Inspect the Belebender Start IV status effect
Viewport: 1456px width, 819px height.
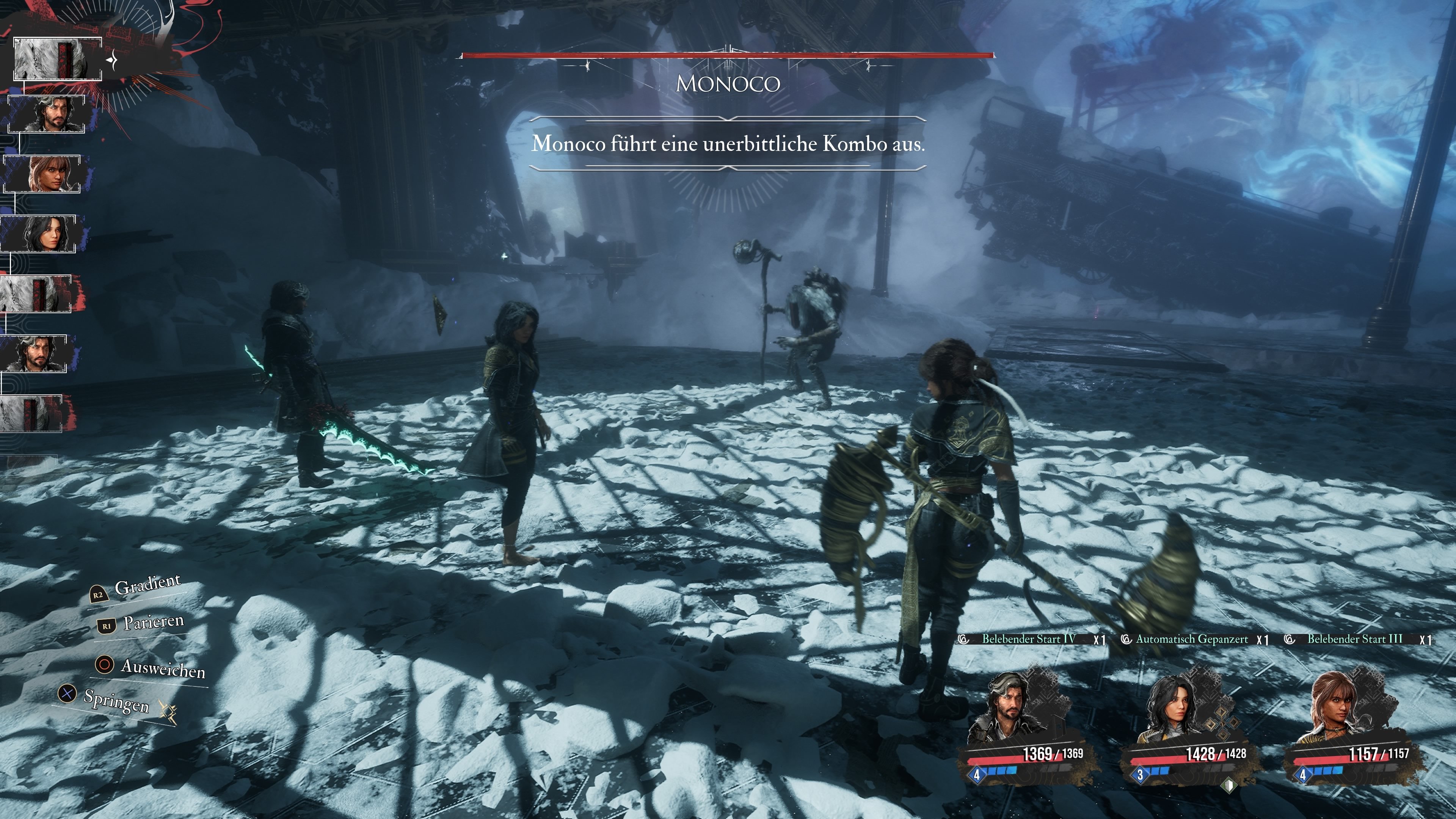coord(1028,639)
